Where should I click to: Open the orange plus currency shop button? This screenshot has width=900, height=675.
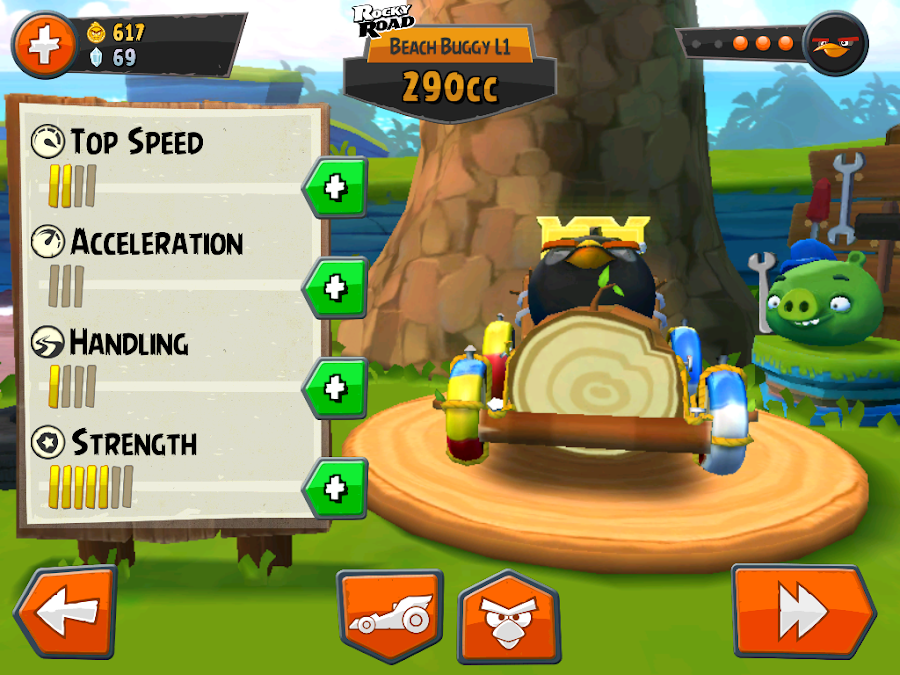(x=44, y=45)
